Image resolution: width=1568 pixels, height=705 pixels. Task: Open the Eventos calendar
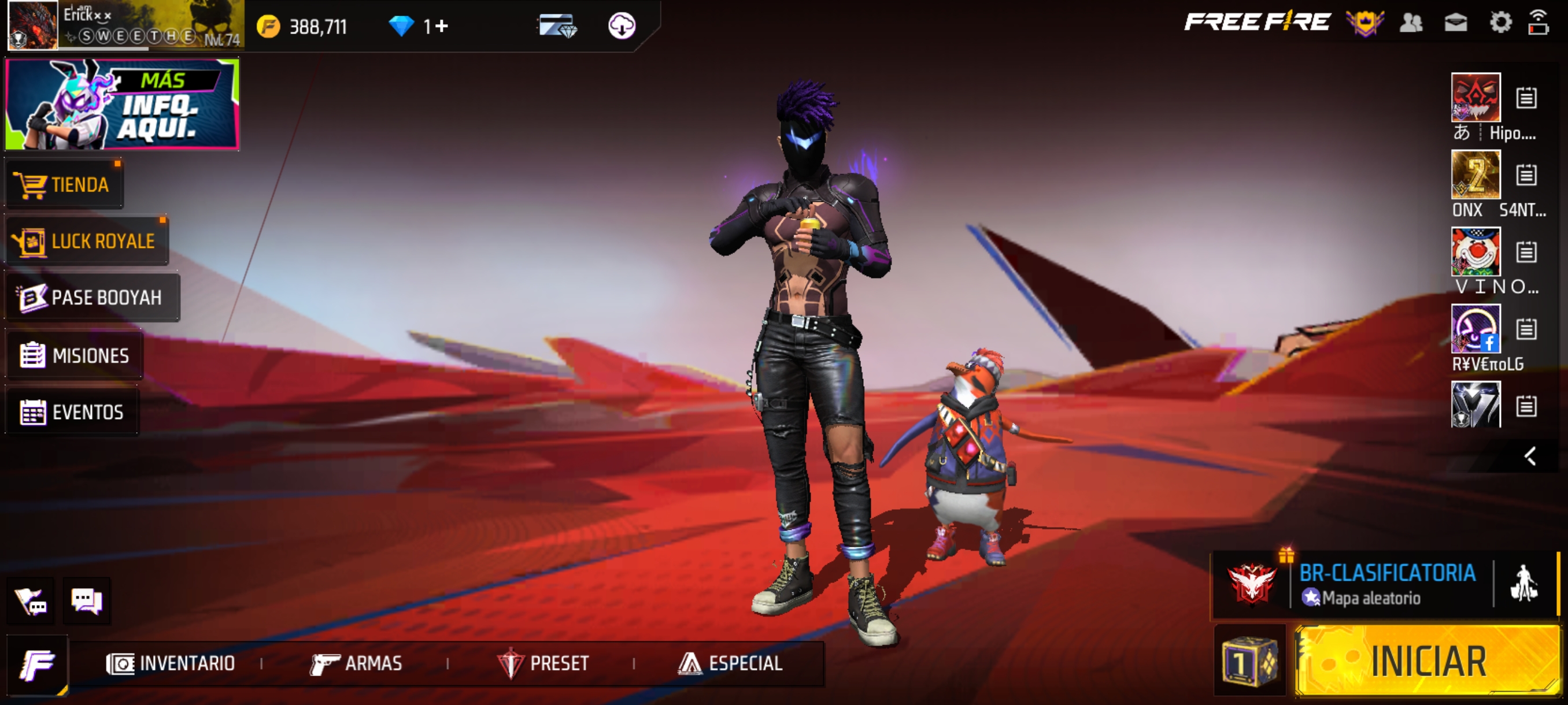(72, 412)
